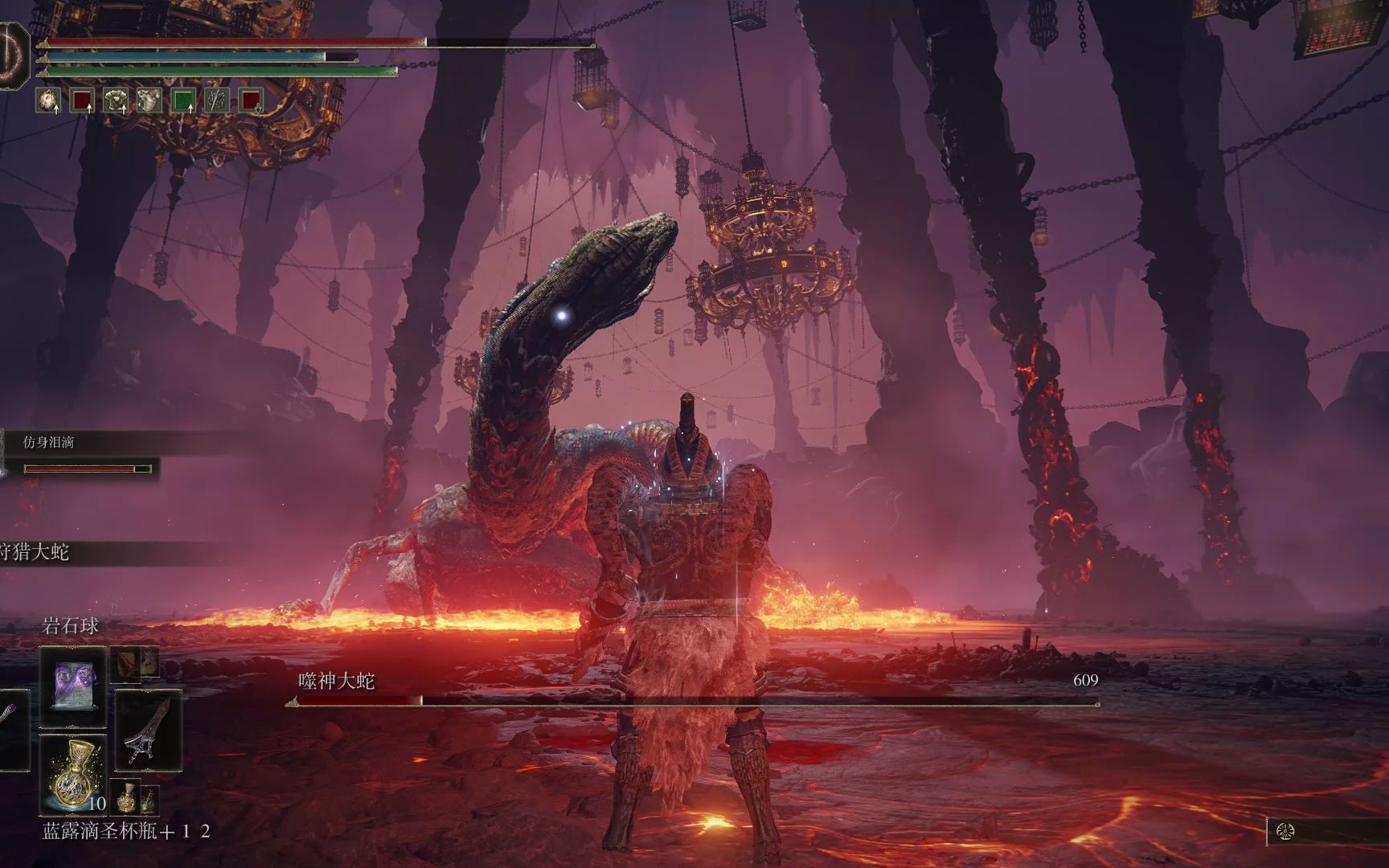Click the green square buff icon
This screenshot has height=868, width=1389.
[184, 100]
